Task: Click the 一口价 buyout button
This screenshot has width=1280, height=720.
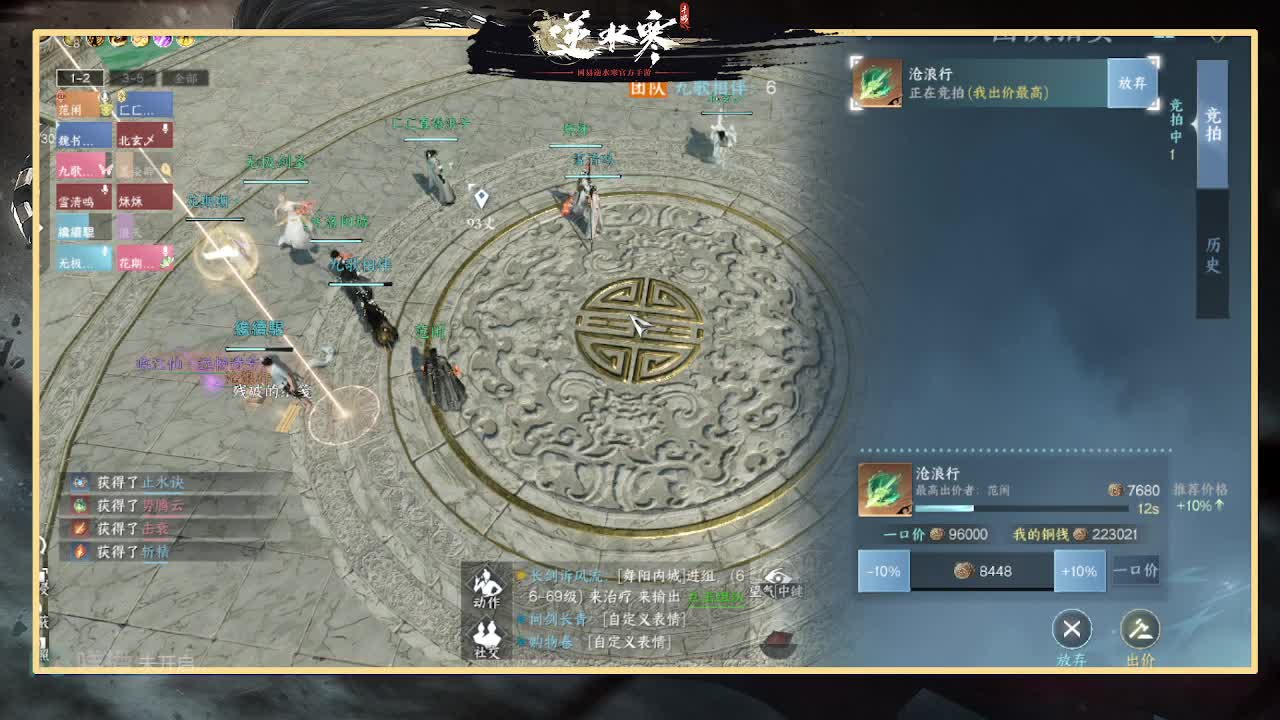Action: pos(1136,571)
